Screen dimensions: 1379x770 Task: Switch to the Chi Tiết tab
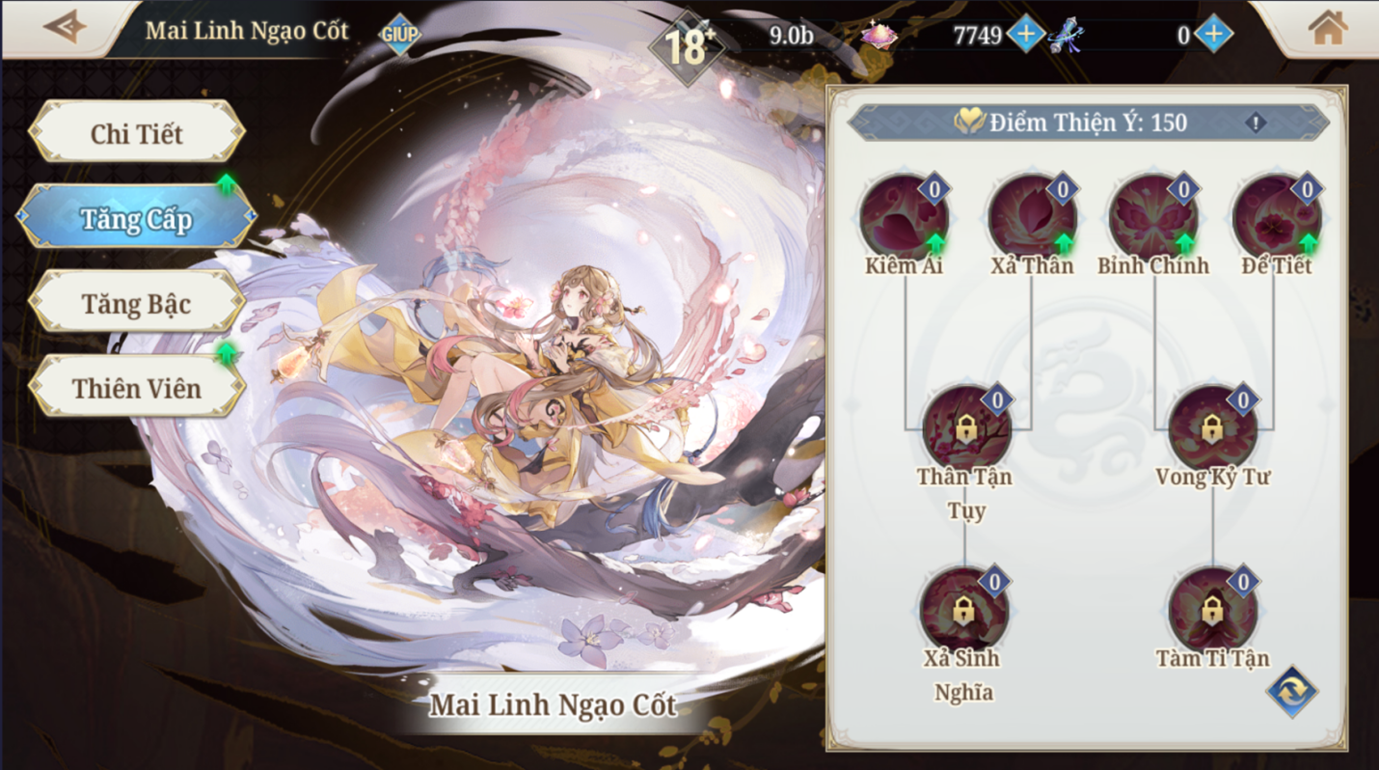(137, 133)
